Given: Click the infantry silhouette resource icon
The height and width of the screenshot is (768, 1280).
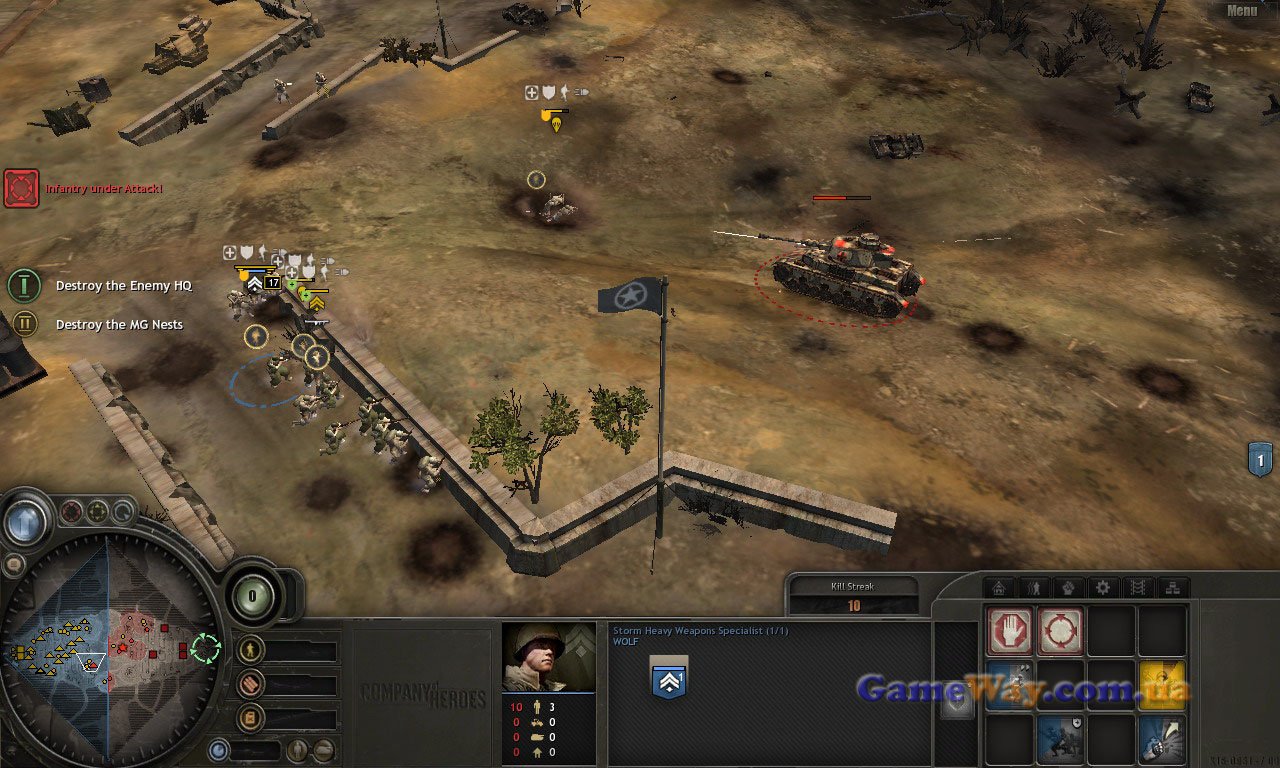Looking at the screenshot, I should (x=252, y=650).
